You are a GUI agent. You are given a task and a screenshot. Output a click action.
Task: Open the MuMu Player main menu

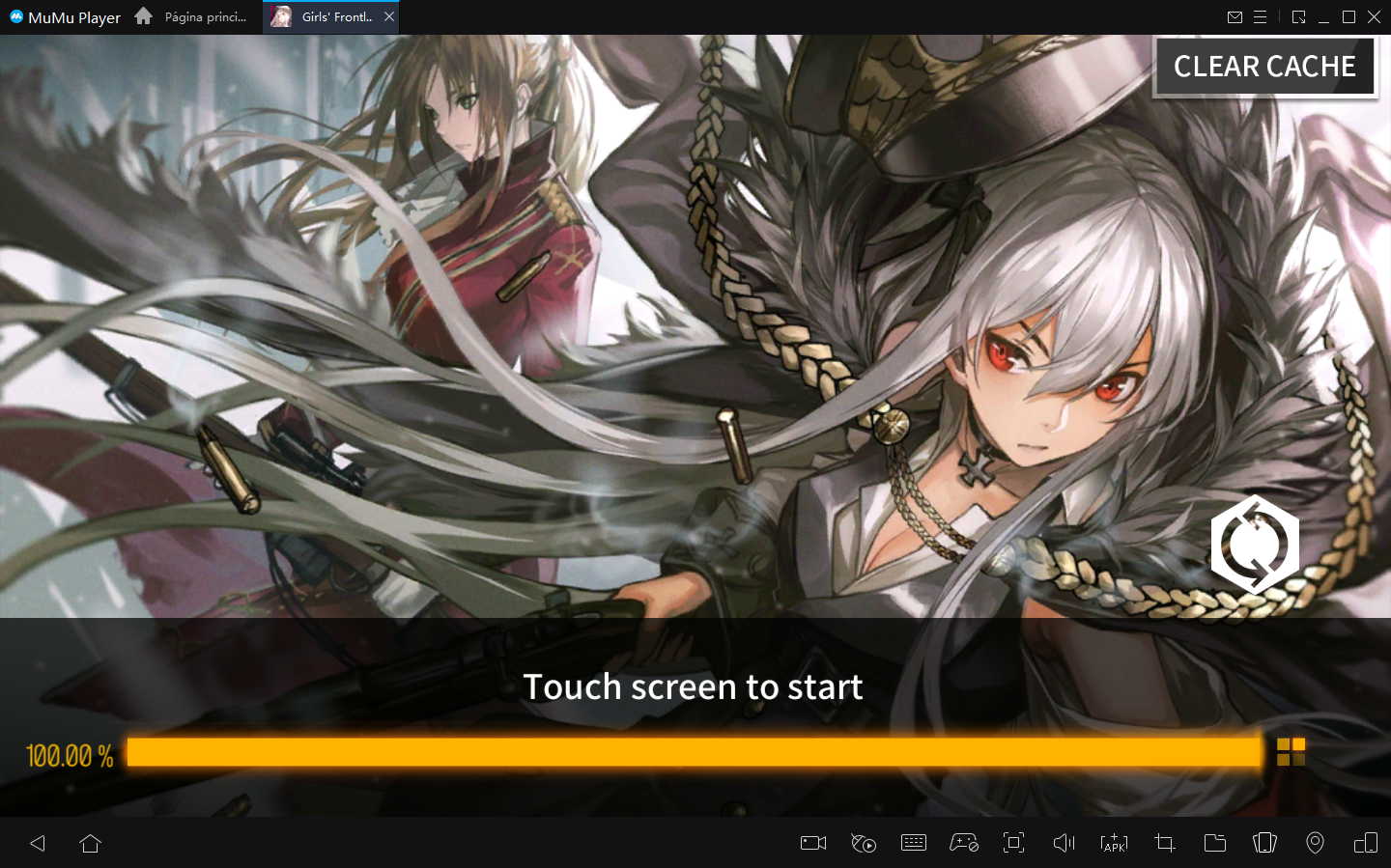point(1263,16)
